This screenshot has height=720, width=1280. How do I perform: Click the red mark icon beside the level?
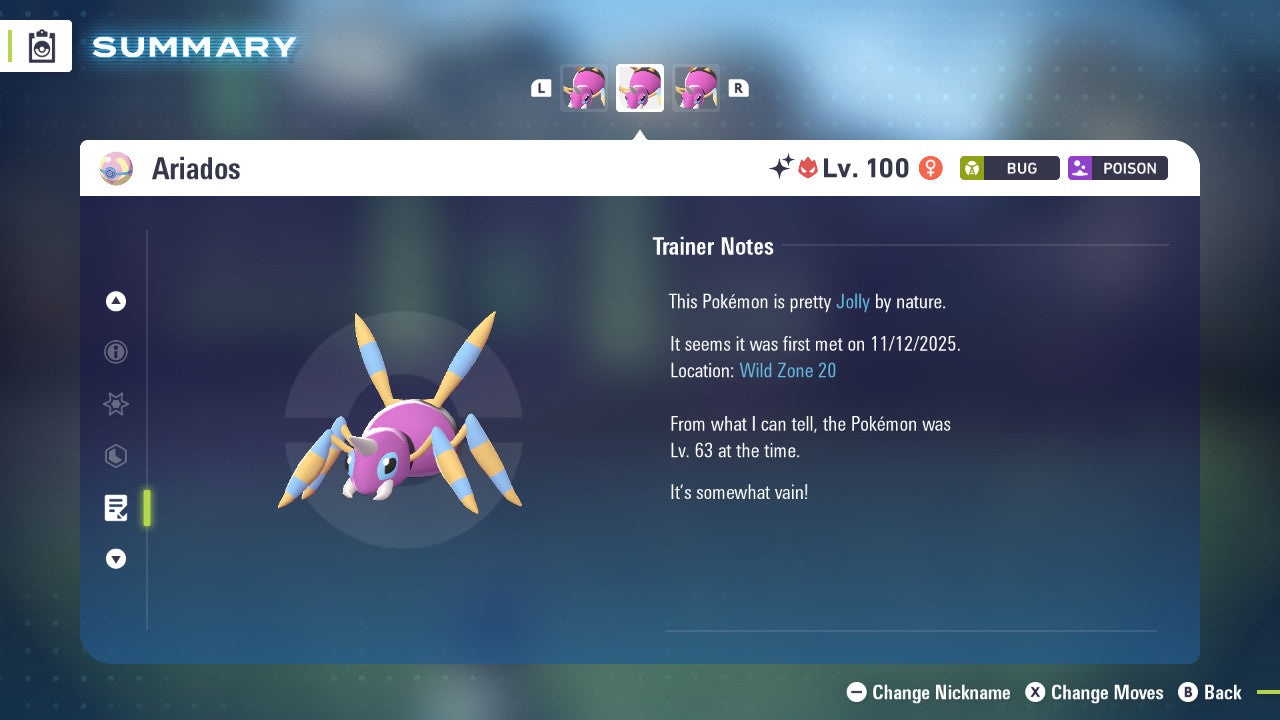807,168
